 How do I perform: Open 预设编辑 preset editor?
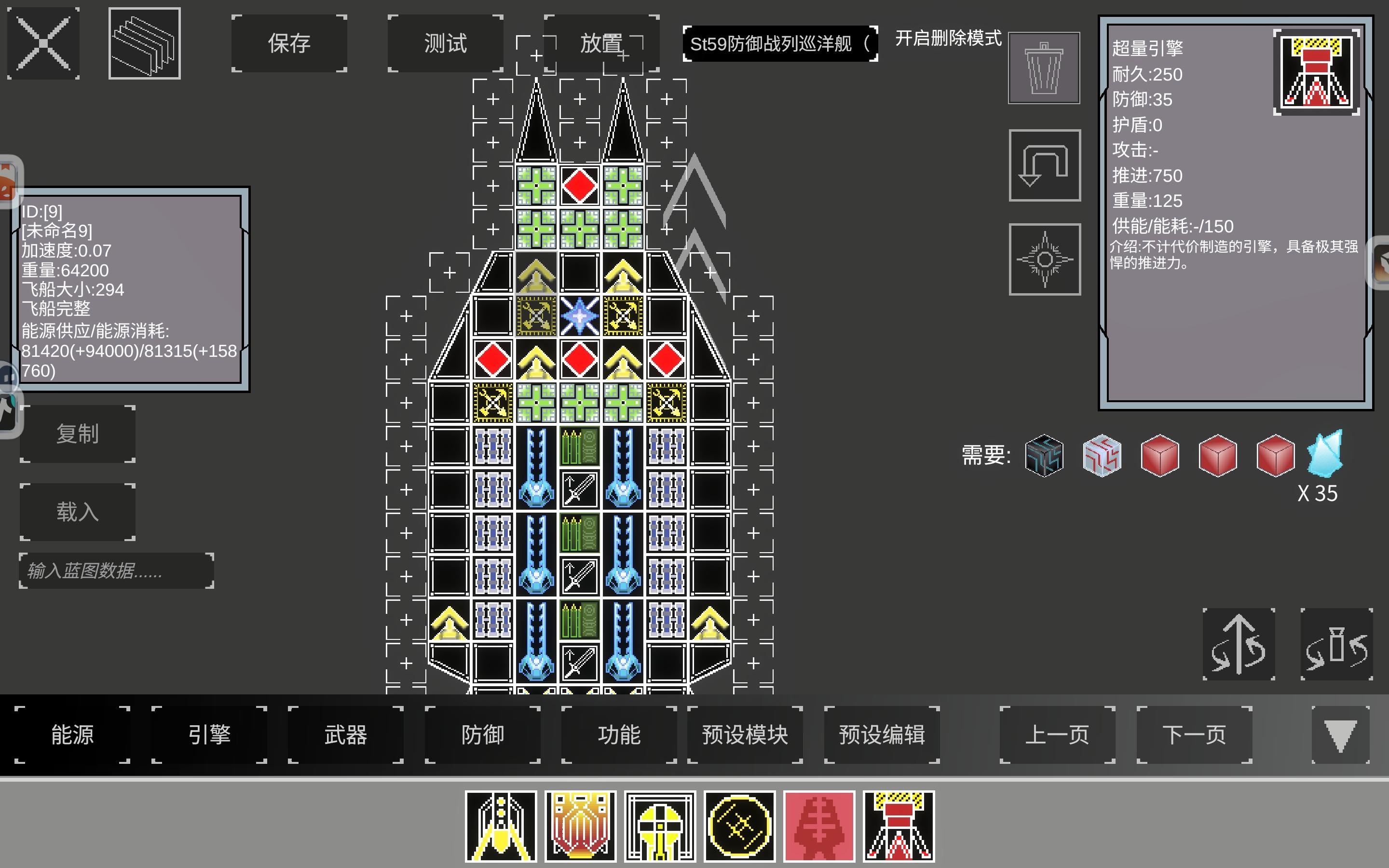882,735
